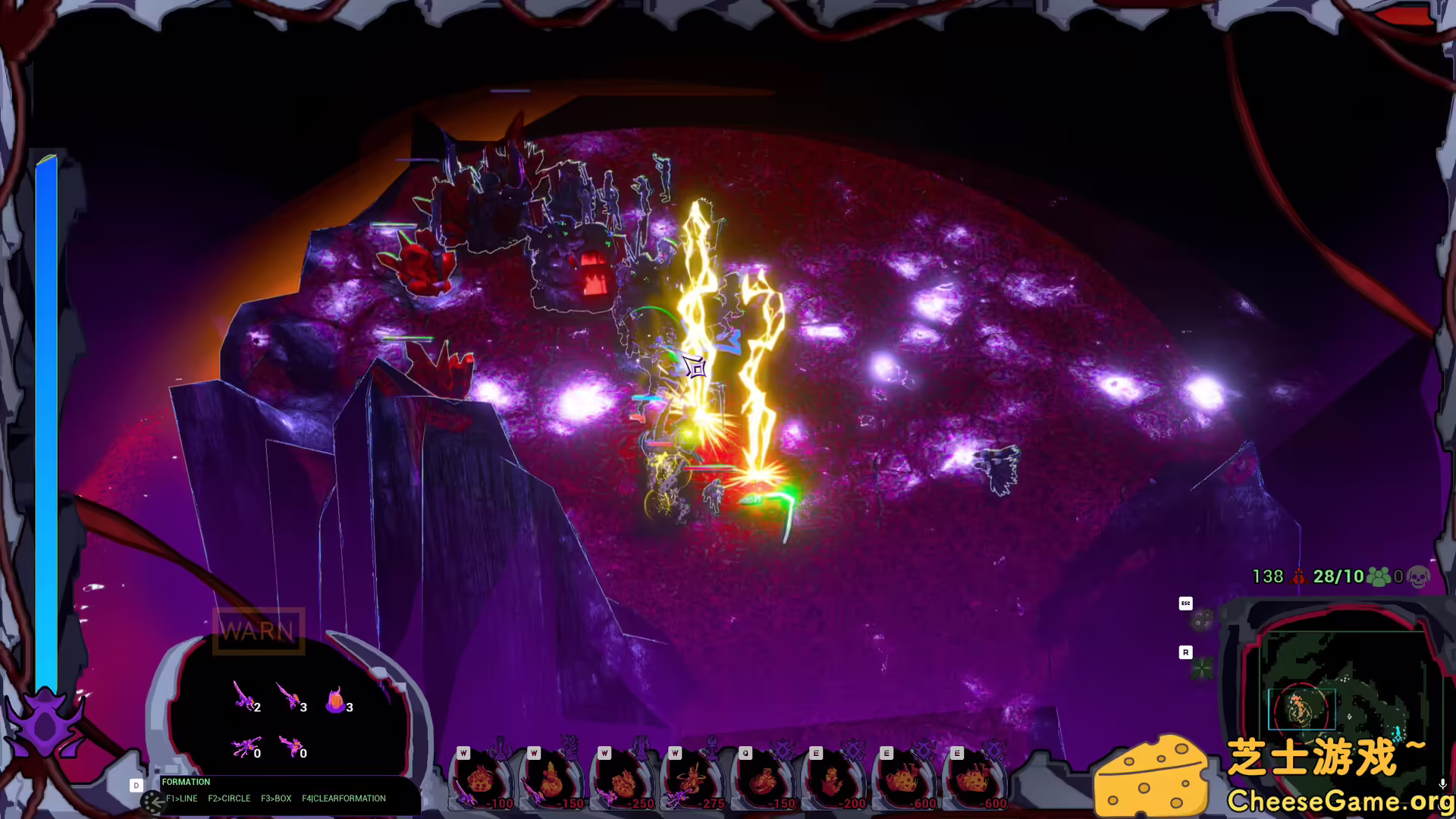Activate the green leaf rally icon

click(x=1202, y=669)
